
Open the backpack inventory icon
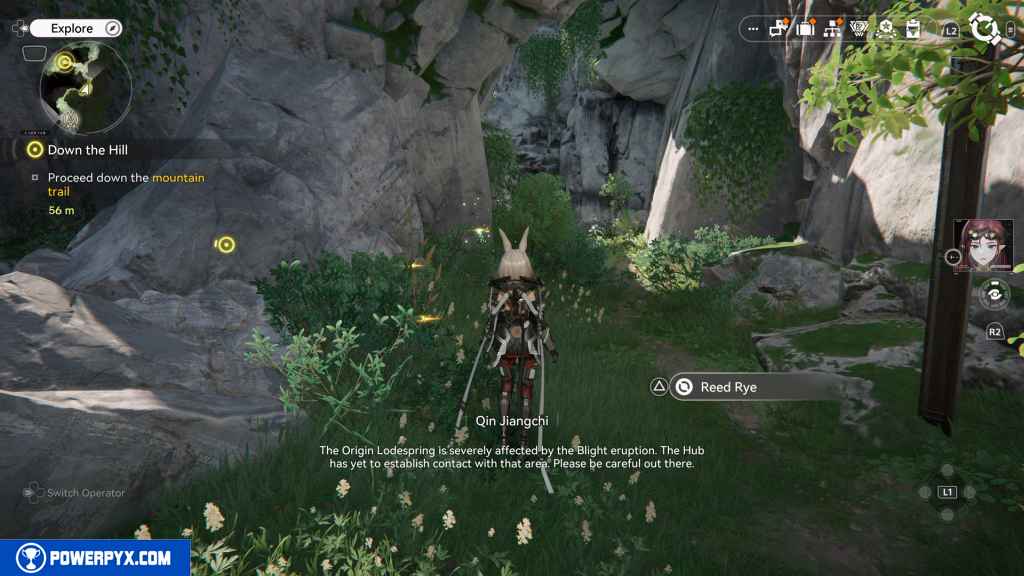806,29
